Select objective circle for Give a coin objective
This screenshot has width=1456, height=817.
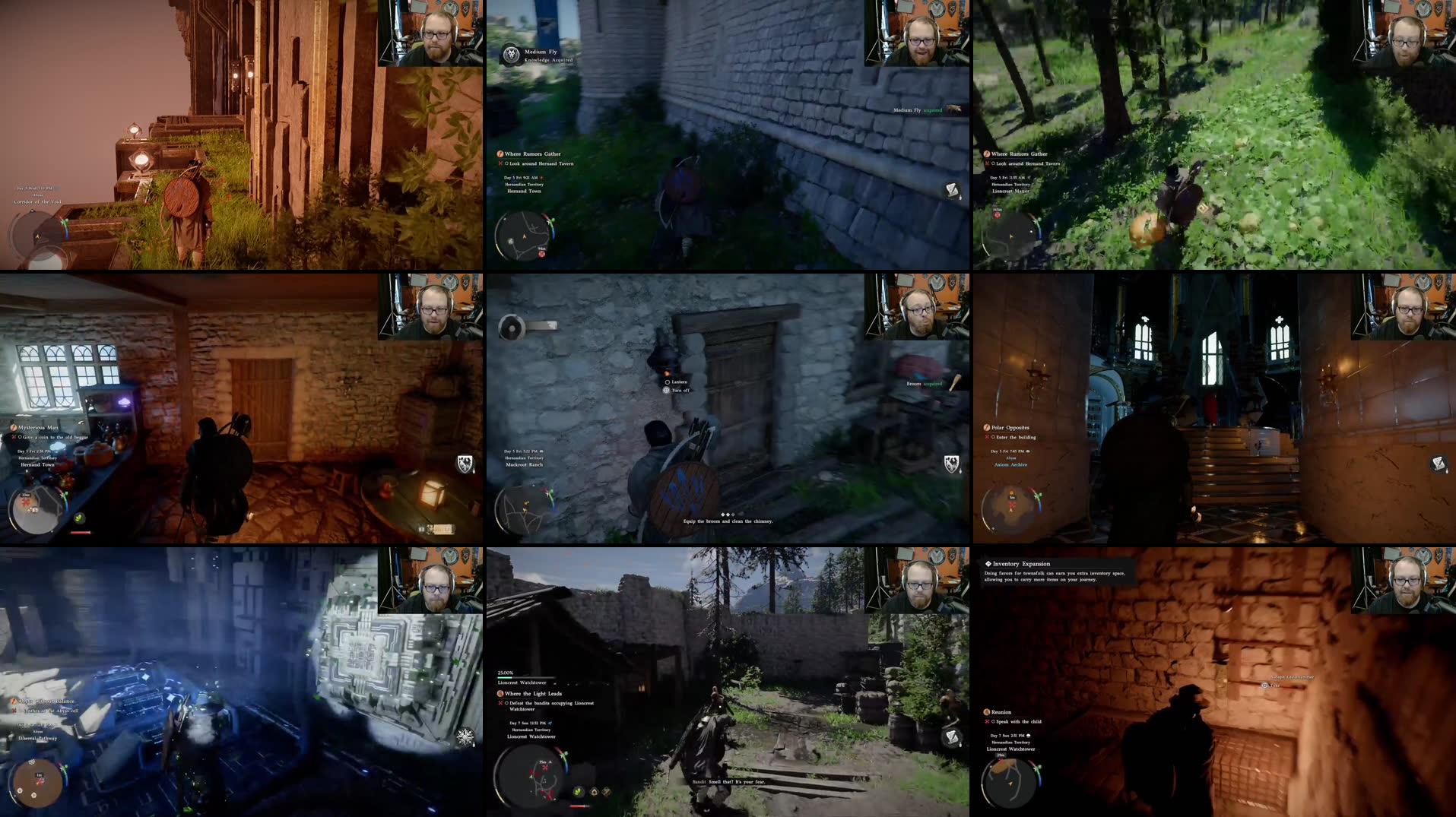[21, 437]
